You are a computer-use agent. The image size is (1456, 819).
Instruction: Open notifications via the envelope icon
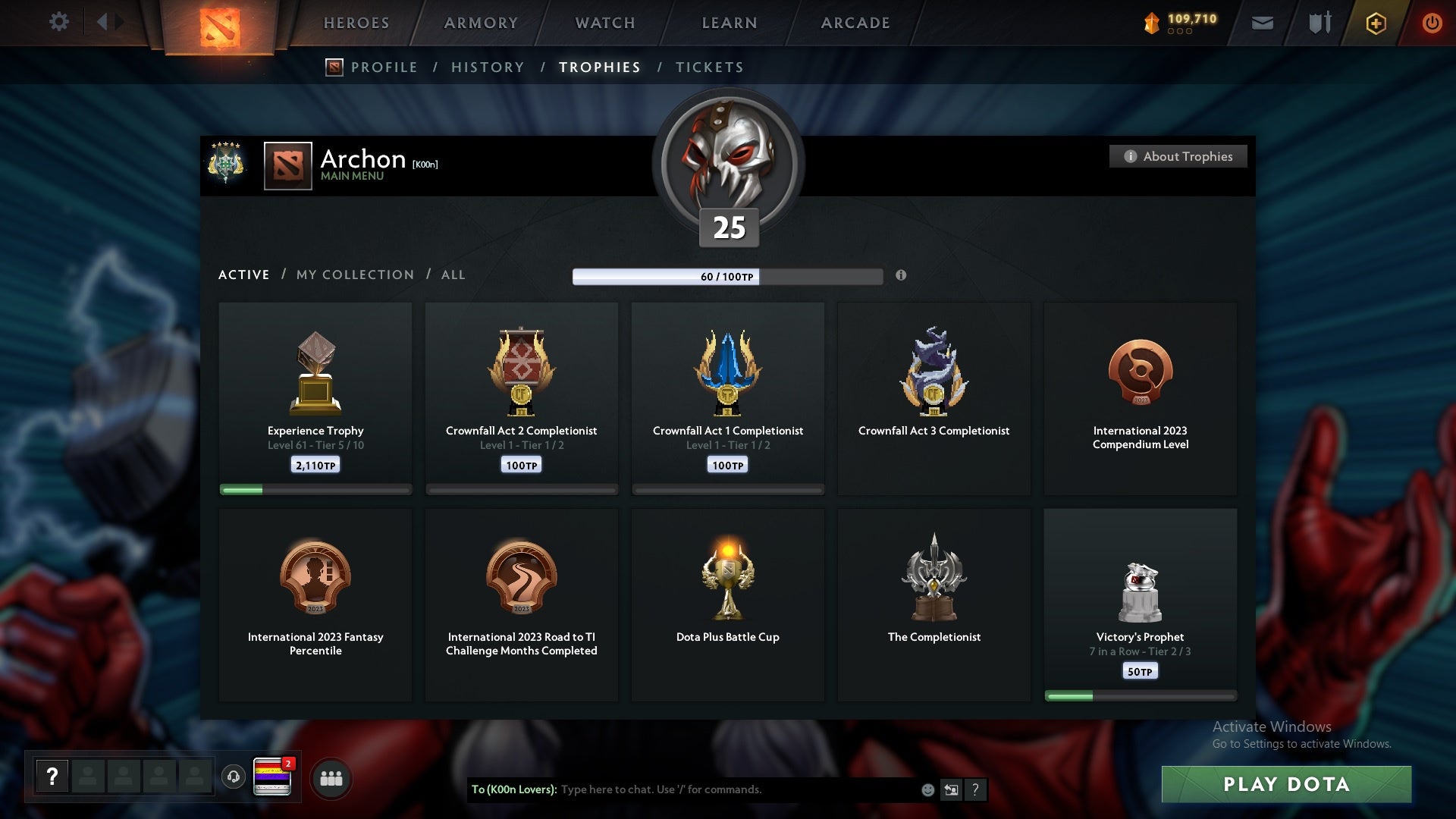point(1263,23)
